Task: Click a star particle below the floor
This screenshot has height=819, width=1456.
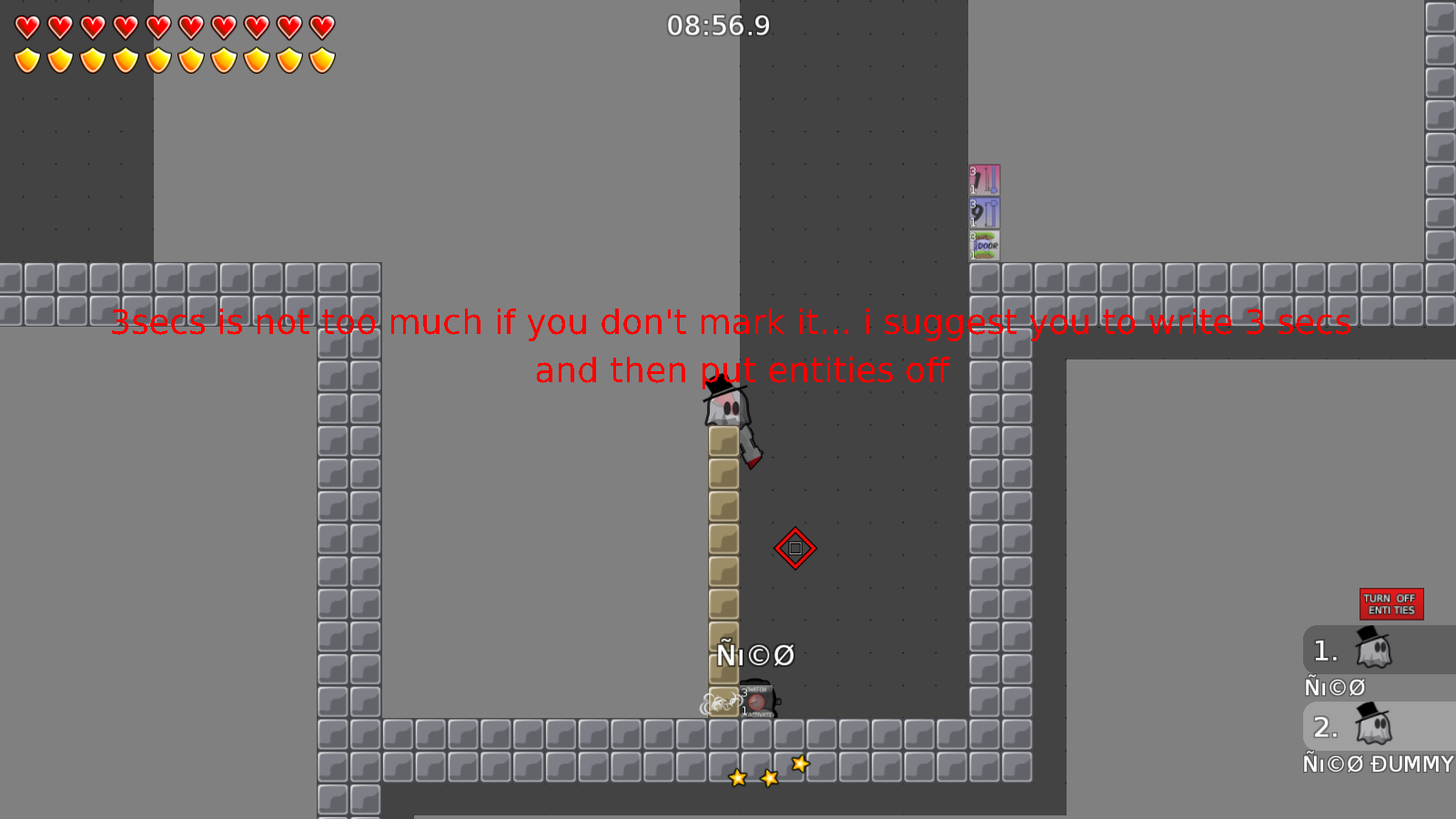Action: click(769, 776)
